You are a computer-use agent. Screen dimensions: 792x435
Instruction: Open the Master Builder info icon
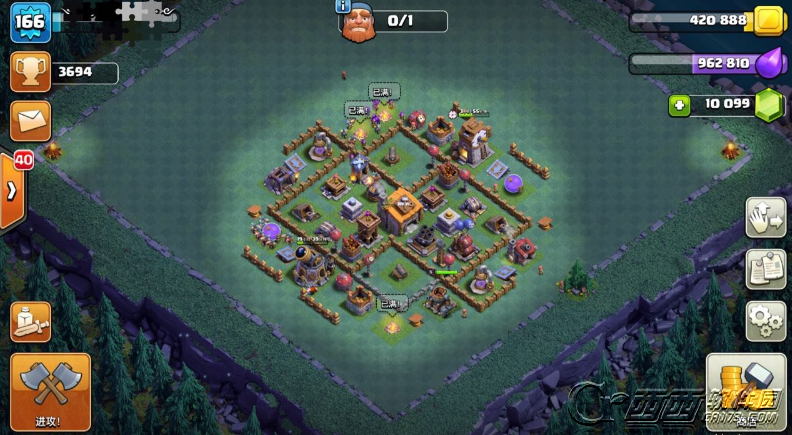[344, 6]
